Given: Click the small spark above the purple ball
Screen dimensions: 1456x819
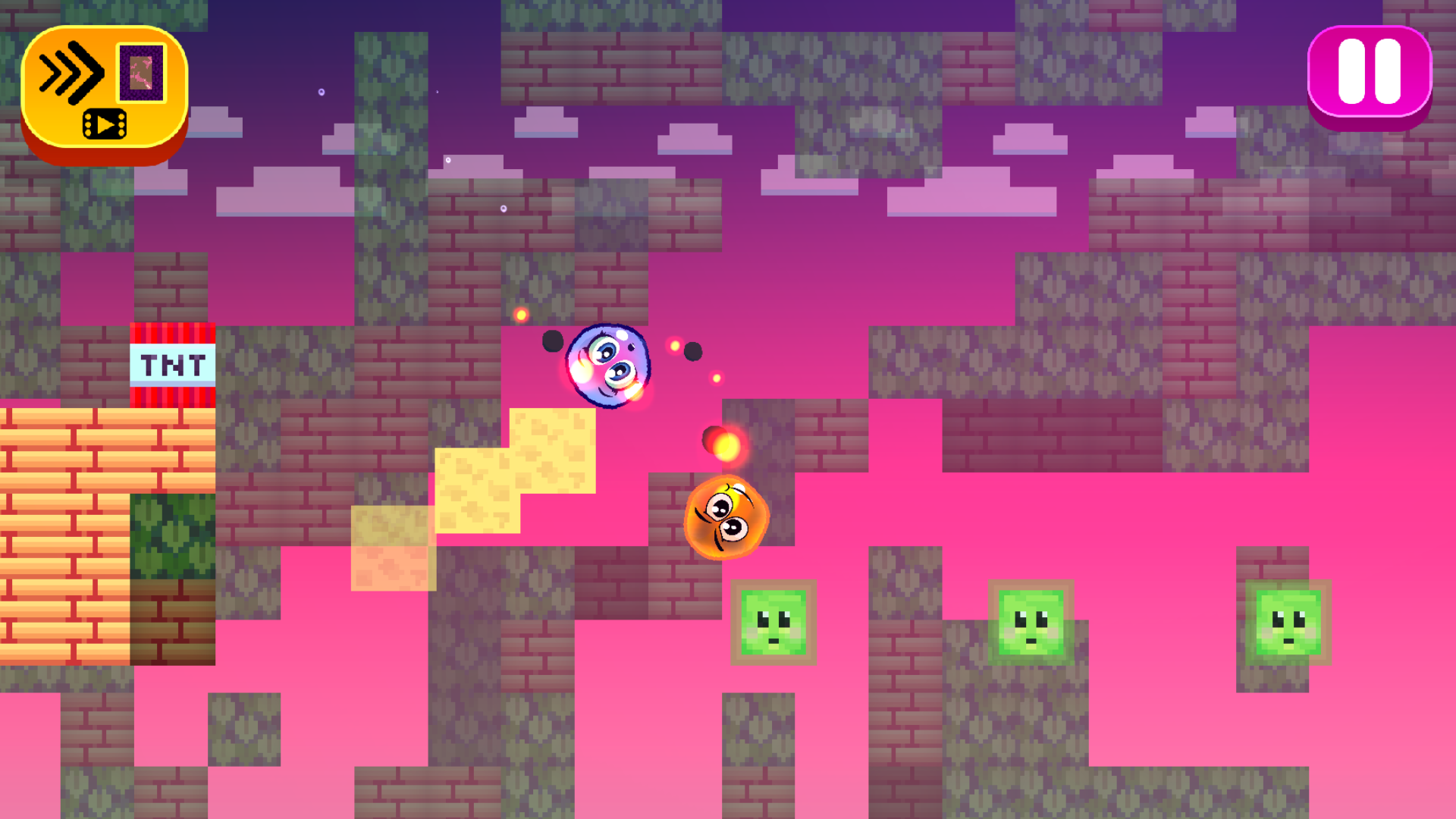Looking at the screenshot, I should point(523,313).
